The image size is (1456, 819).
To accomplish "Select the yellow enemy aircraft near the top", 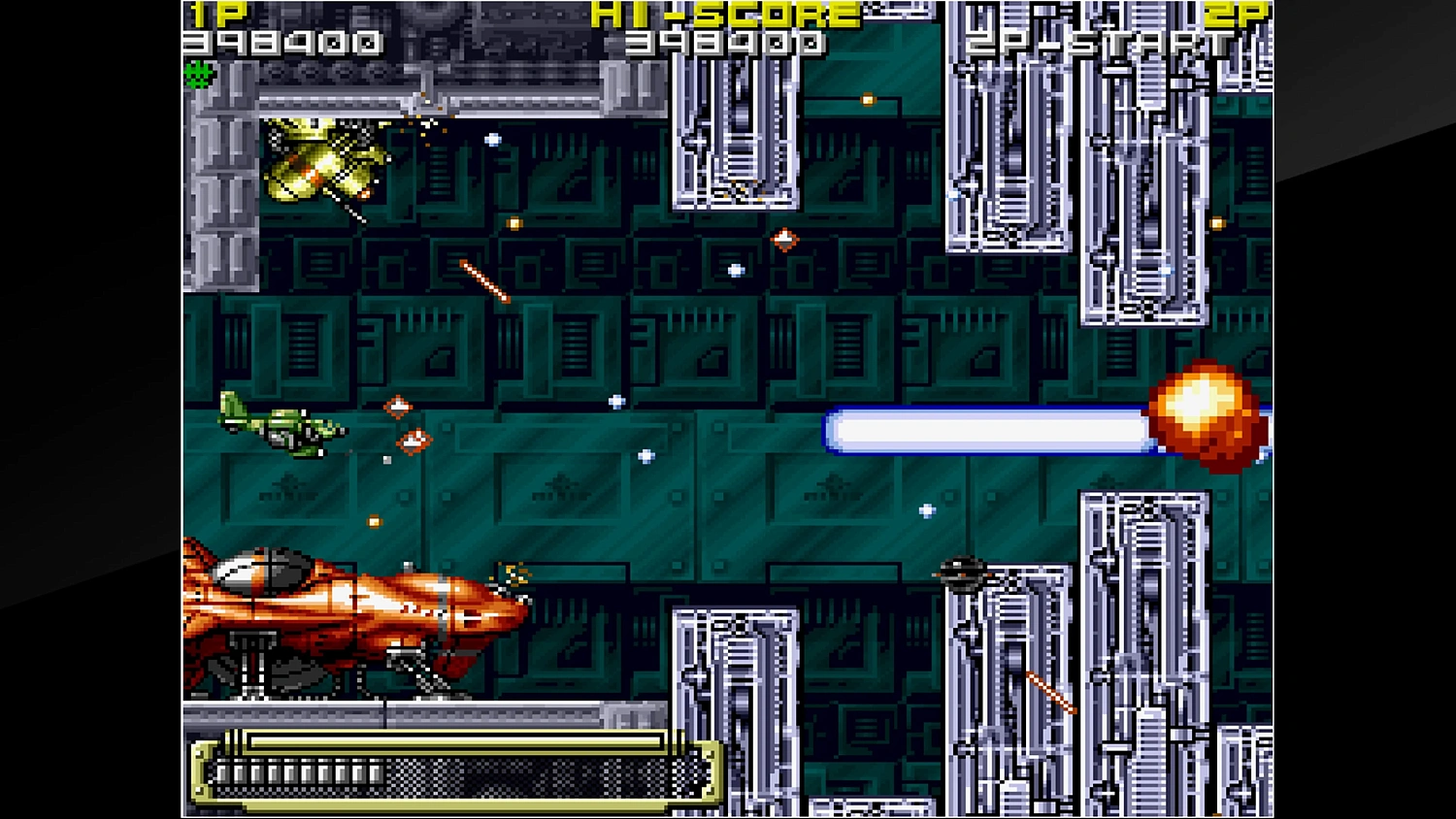I will [x=320, y=165].
